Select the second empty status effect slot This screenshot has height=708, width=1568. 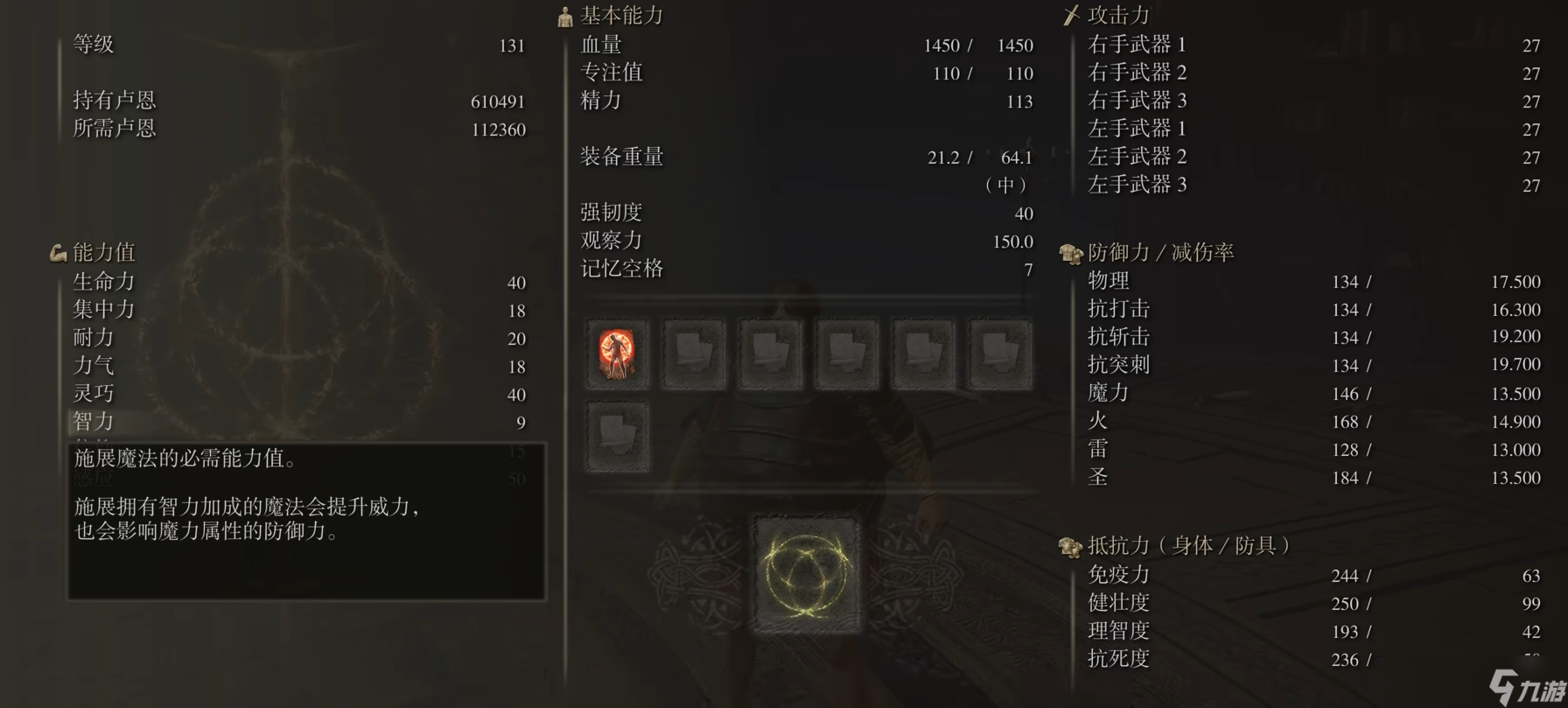(694, 354)
